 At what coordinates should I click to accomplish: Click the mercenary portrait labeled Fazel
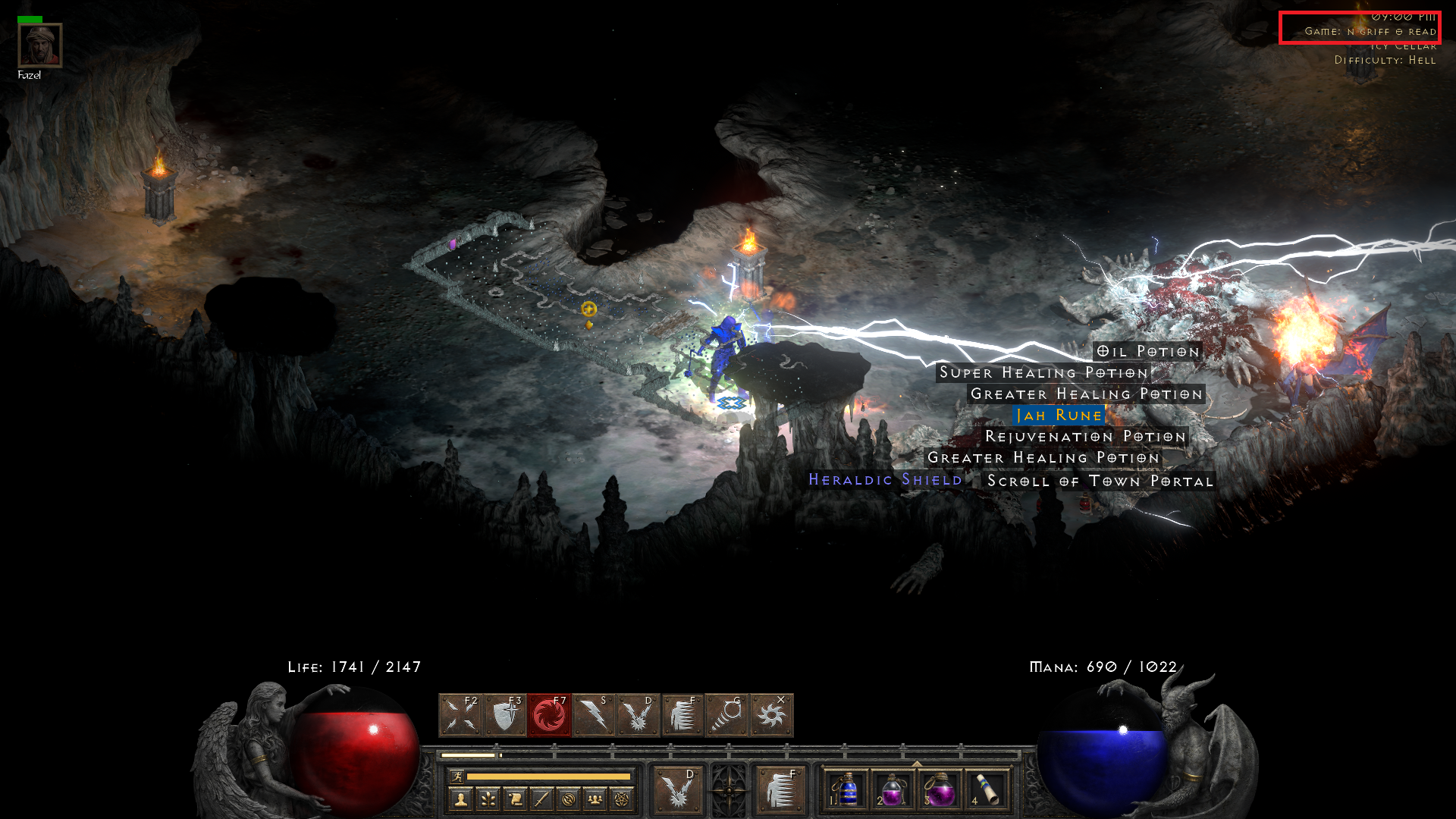coord(39,47)
